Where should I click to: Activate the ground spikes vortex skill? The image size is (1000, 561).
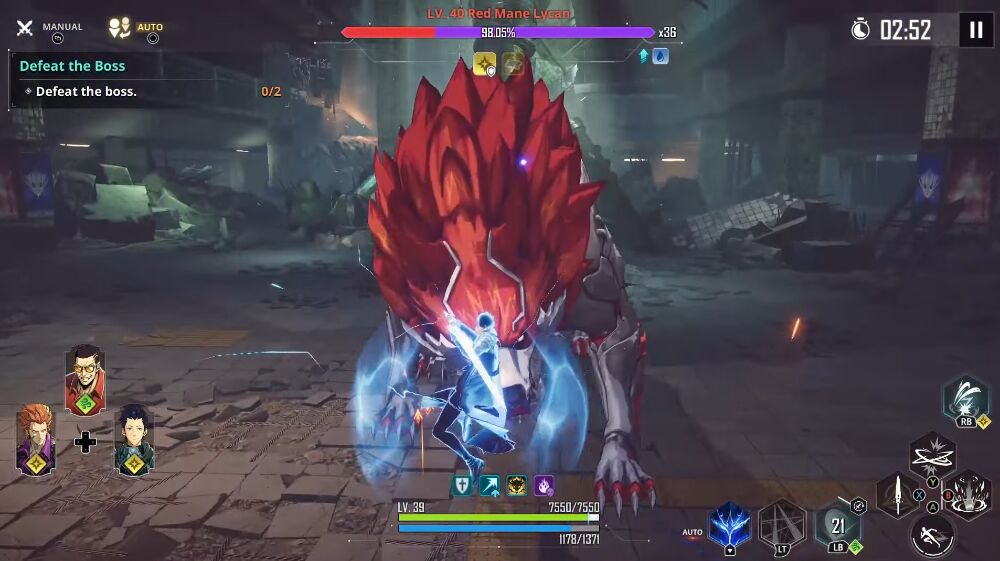coord(966,493)
